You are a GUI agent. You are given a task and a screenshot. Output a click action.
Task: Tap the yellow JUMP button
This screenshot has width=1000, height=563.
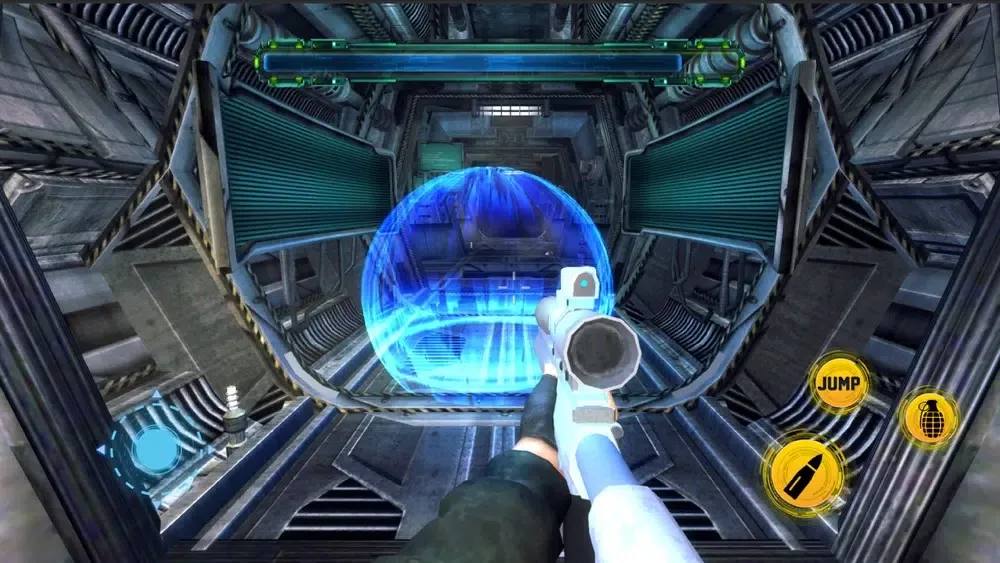tap(838, 382)
